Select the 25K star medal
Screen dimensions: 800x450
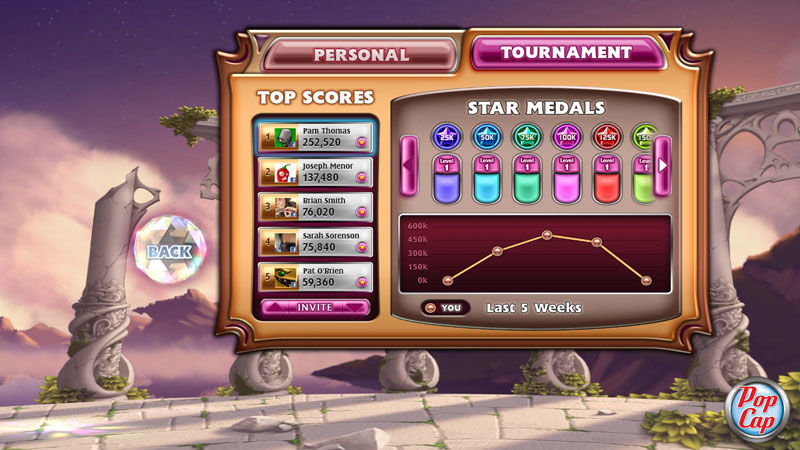click(x=446, y=135)
